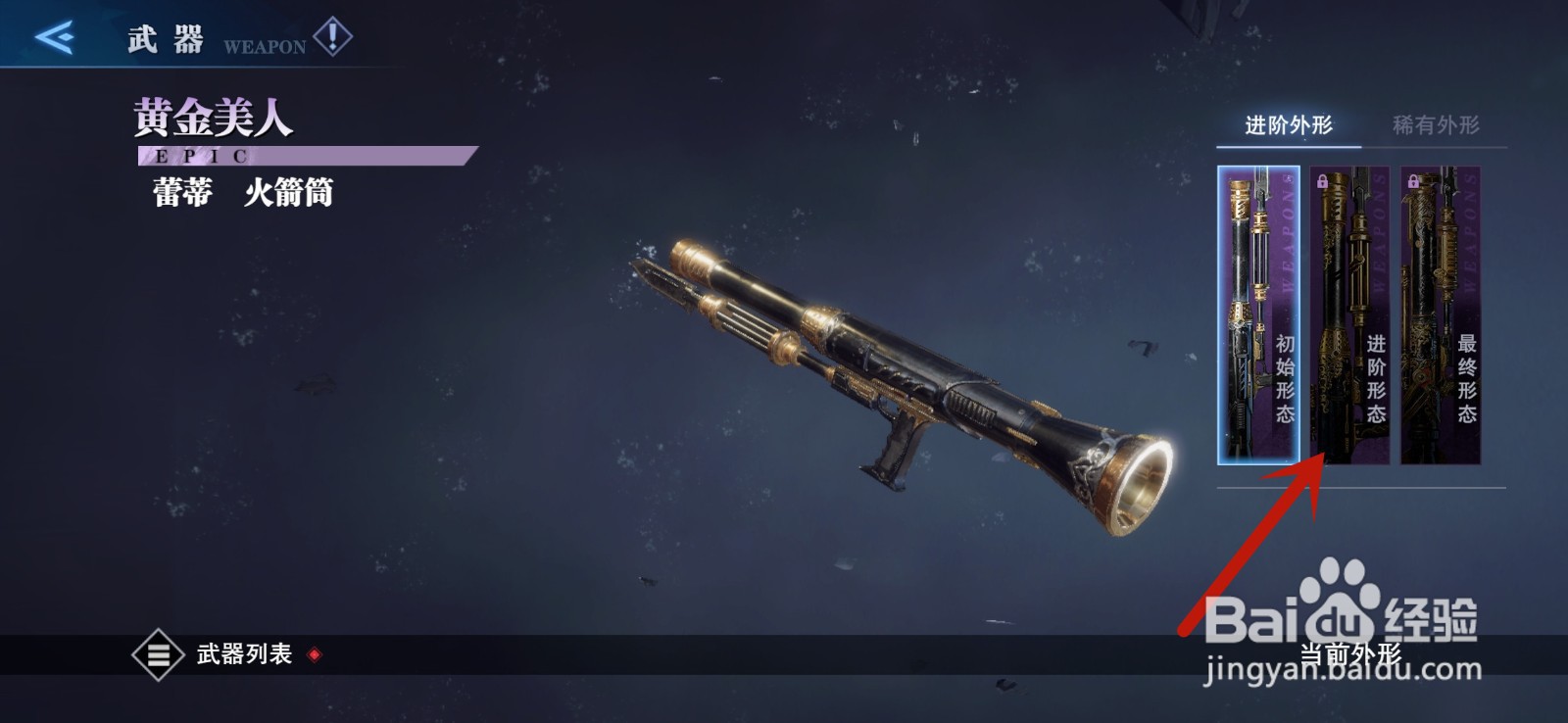Open the 稀有外形 tab

[x=1436, y=125]
